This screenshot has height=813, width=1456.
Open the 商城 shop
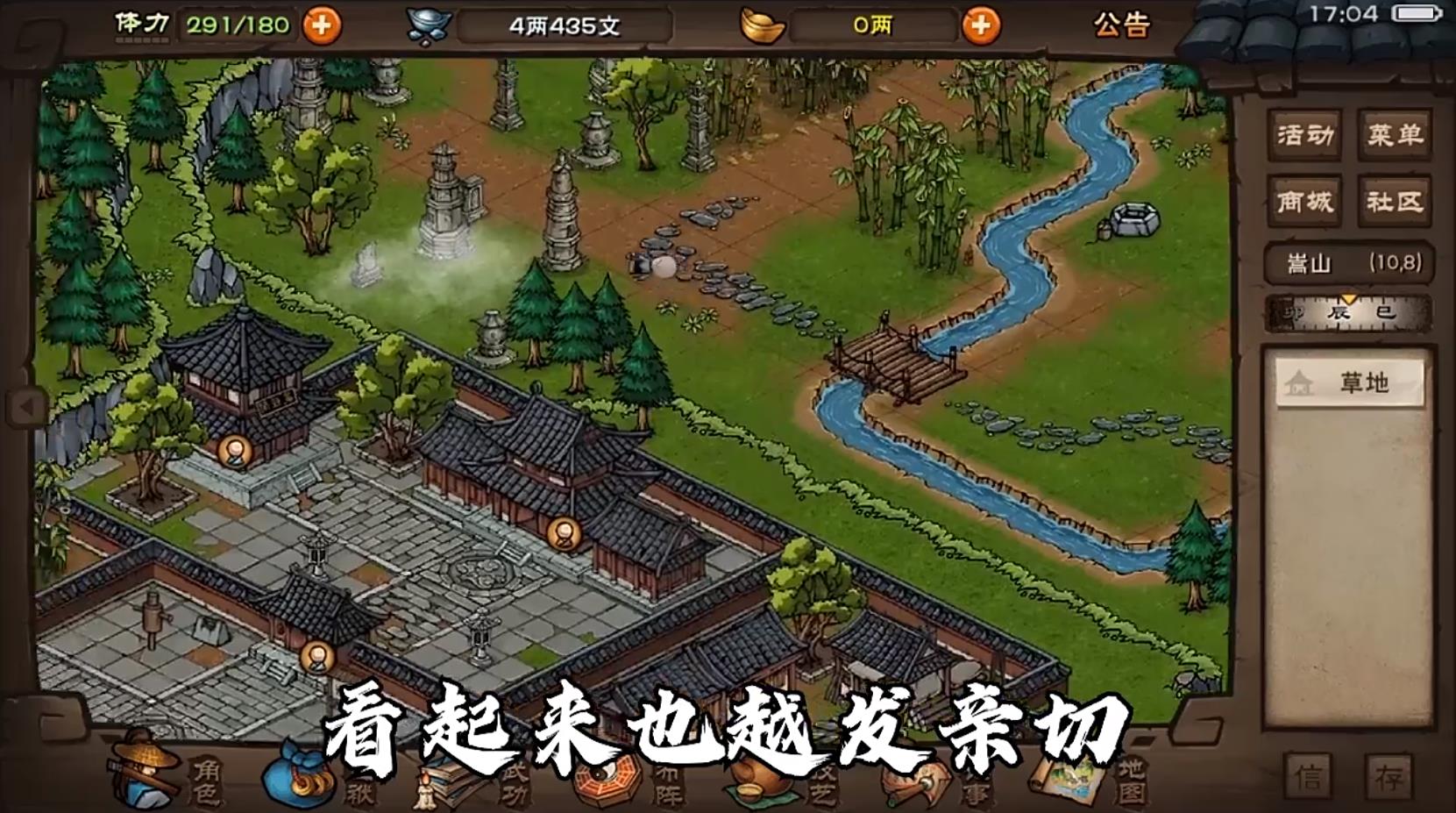1303,201
